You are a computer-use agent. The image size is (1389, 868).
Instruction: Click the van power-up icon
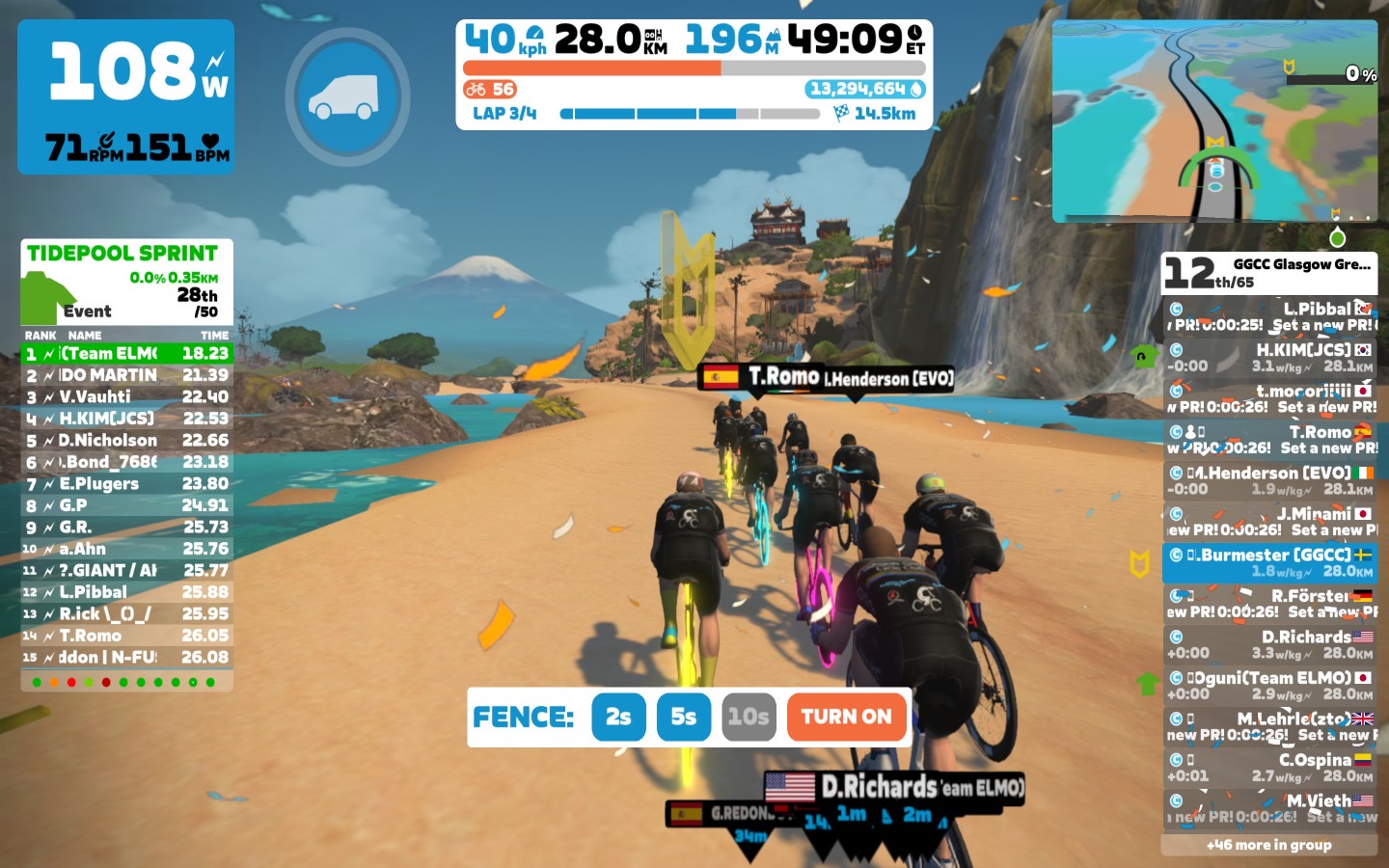tap(348, 96)
